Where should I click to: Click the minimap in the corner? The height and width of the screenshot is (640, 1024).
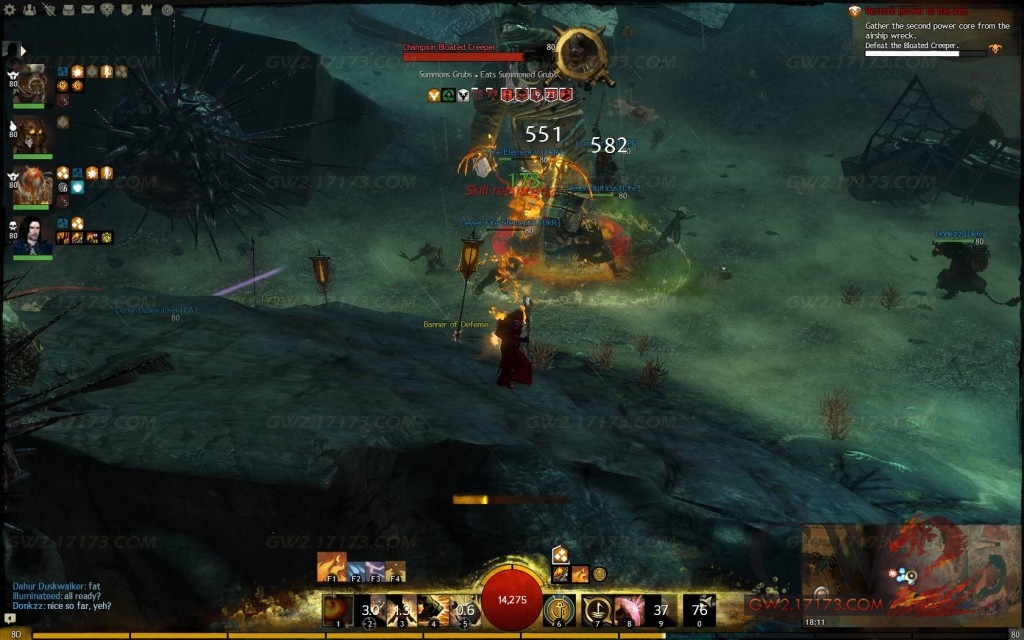[912, 572]
